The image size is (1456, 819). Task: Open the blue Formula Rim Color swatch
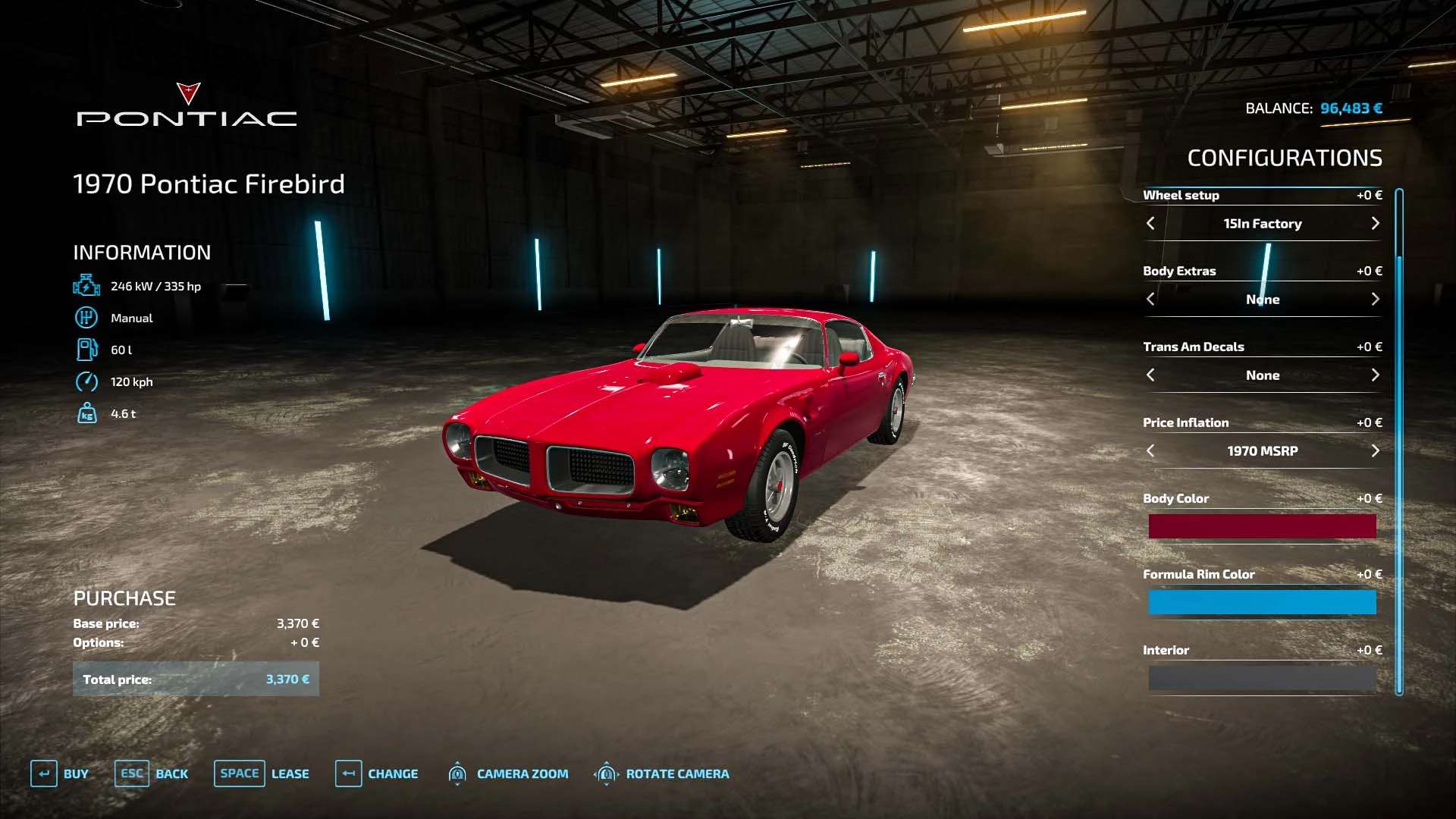[x=1262, y=602]
